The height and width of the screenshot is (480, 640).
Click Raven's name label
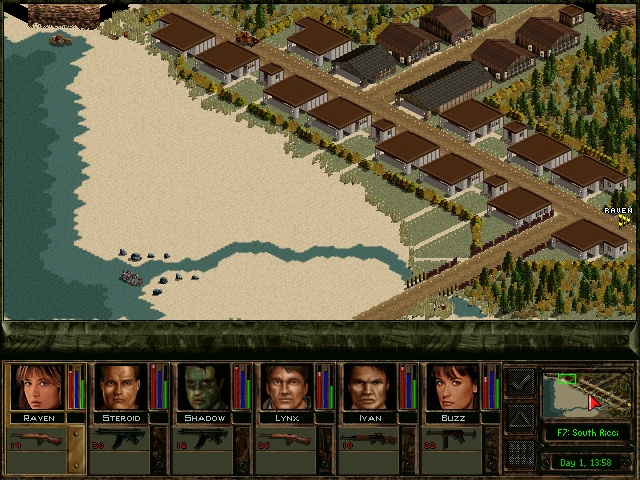(37, 417)
